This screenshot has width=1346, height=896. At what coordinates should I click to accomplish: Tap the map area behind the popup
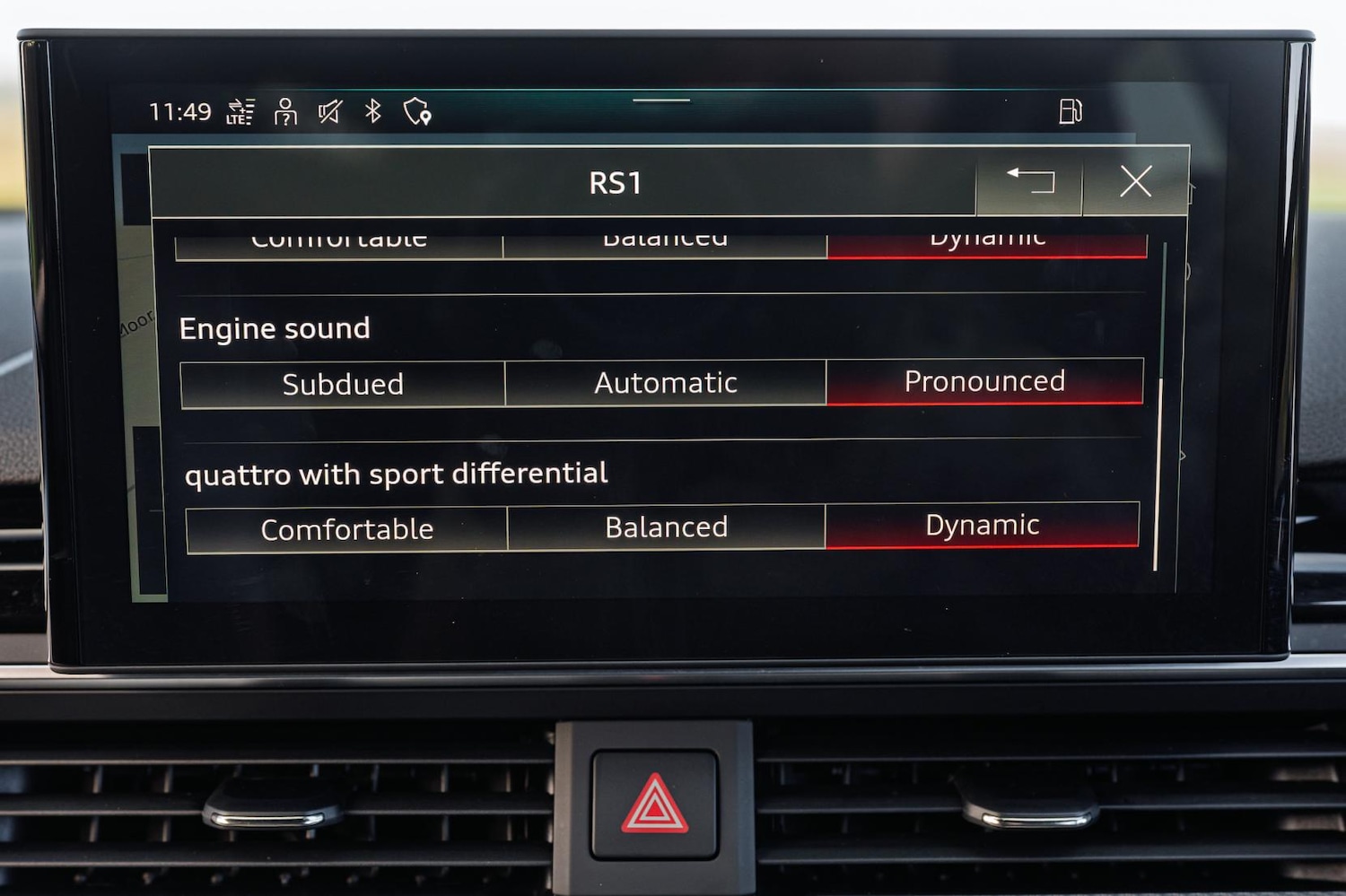(x=135, y=332)
